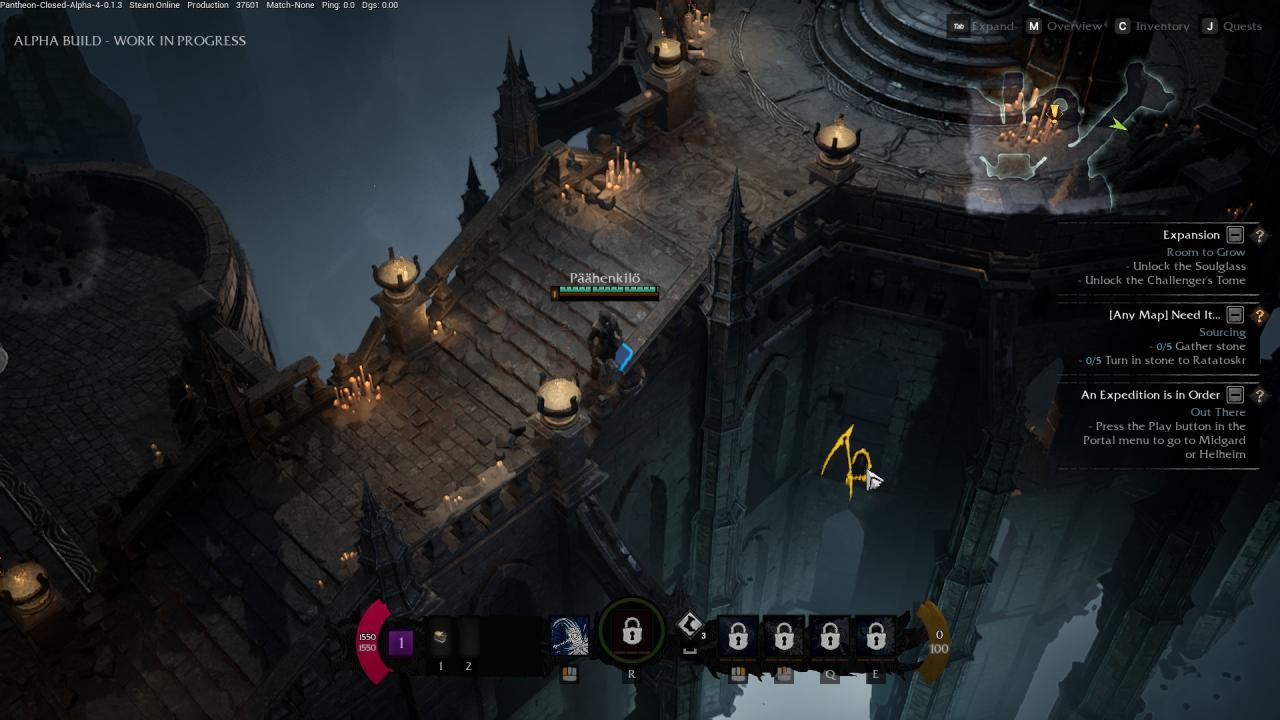Collapse the Need It quest tracker
The height and width of the screenshot is (720, 1280).
[1235, 315]
